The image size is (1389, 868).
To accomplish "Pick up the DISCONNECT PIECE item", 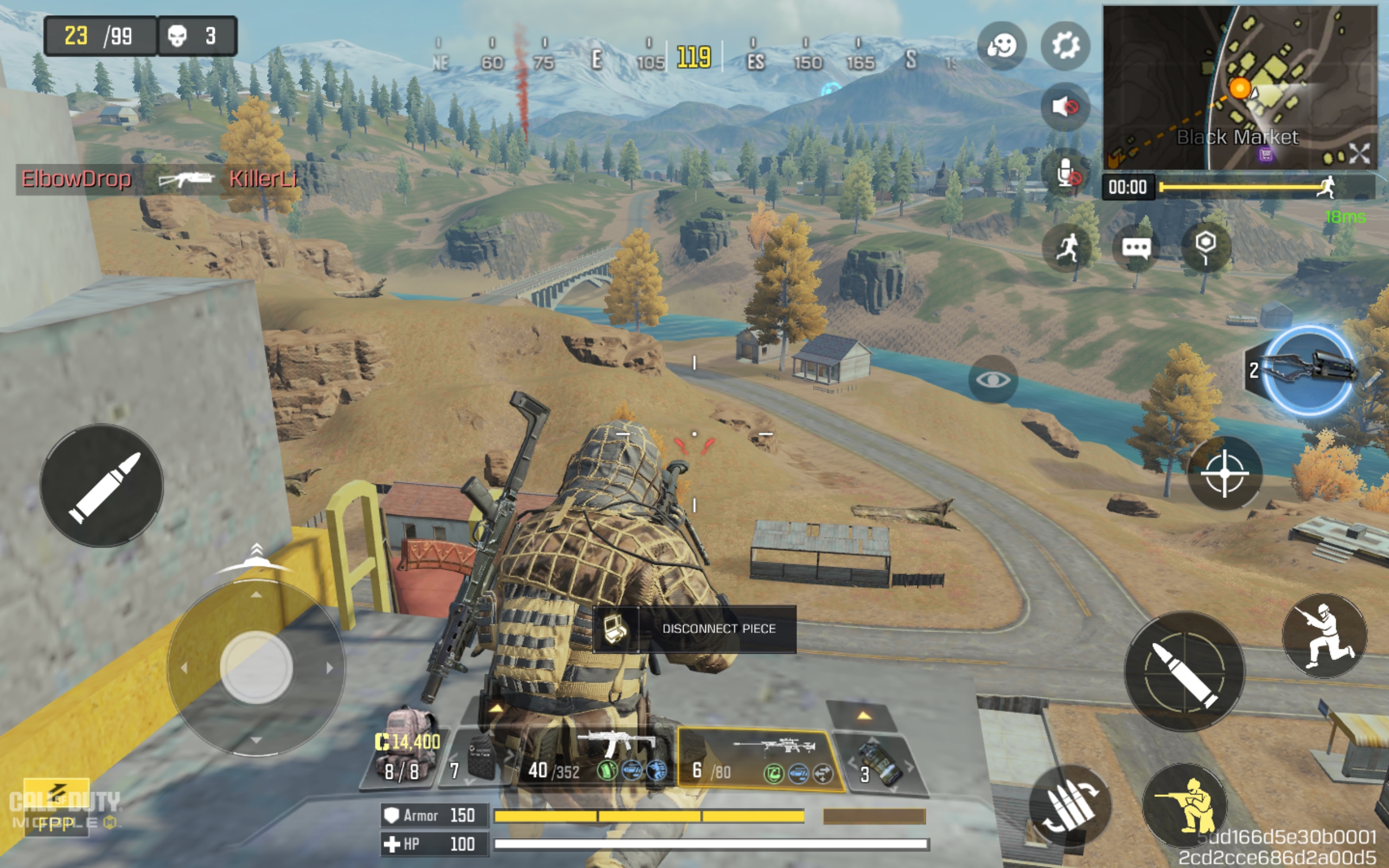I will tap(694, 629).
